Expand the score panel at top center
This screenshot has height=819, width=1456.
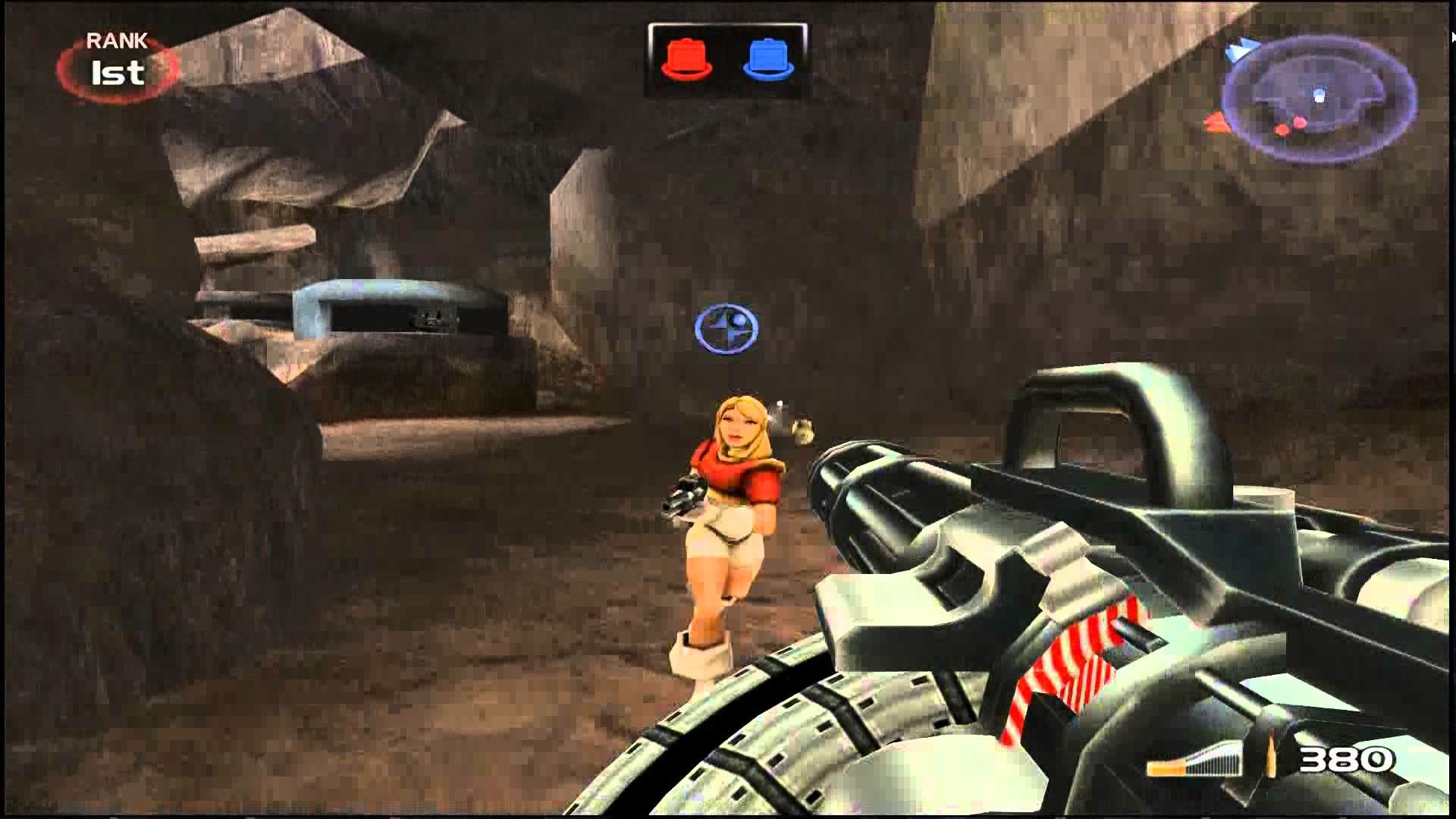tap(726, 53)
